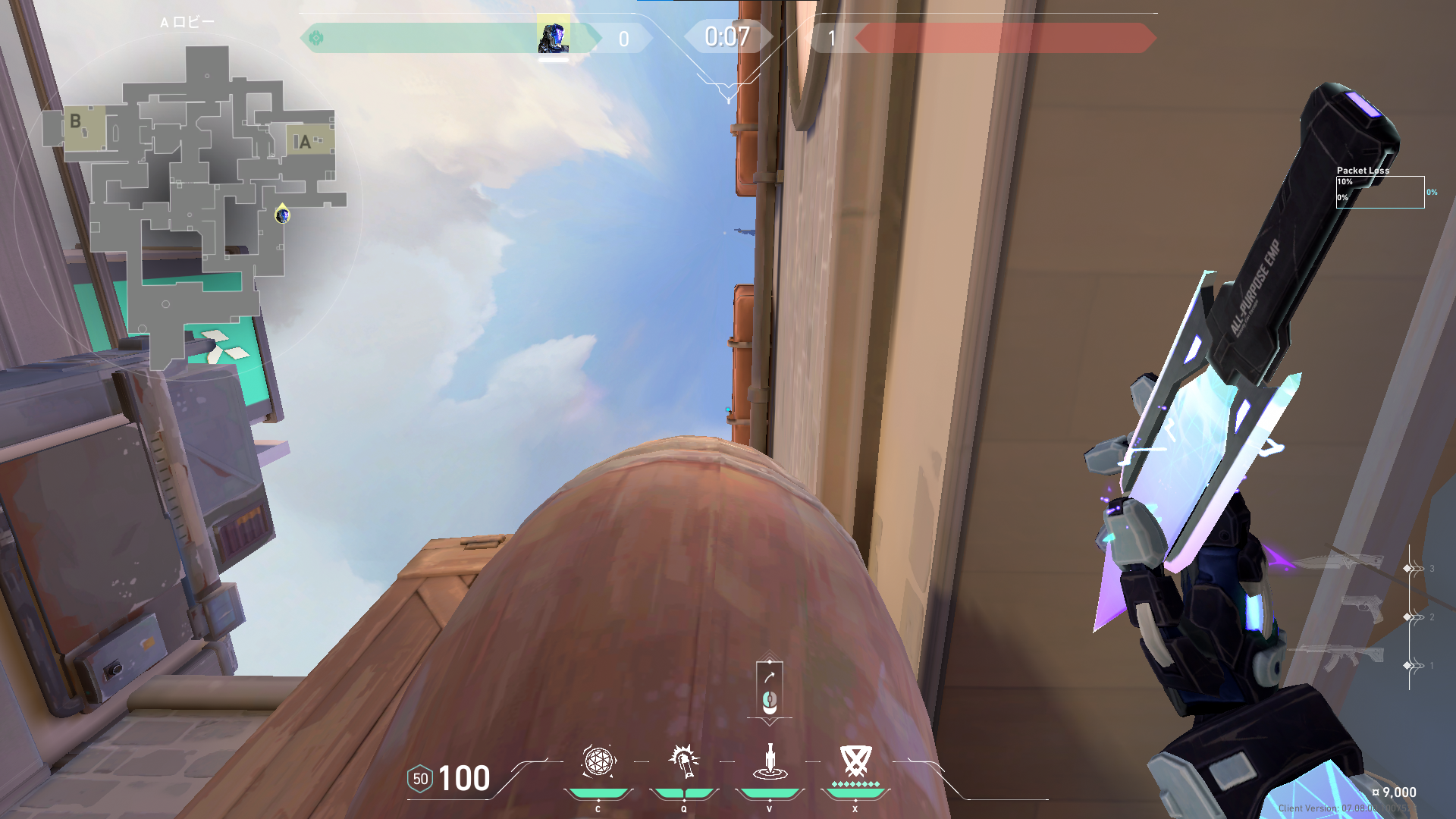
Task: Switch to the melee knife weapon slot
Action: (1338, 563)
